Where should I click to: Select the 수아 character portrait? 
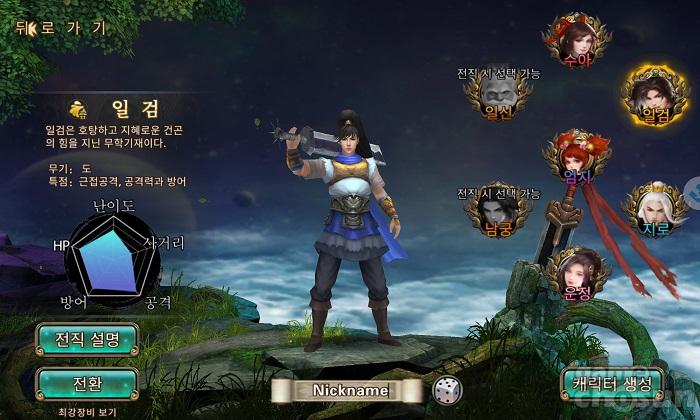[x=577, y=39]
